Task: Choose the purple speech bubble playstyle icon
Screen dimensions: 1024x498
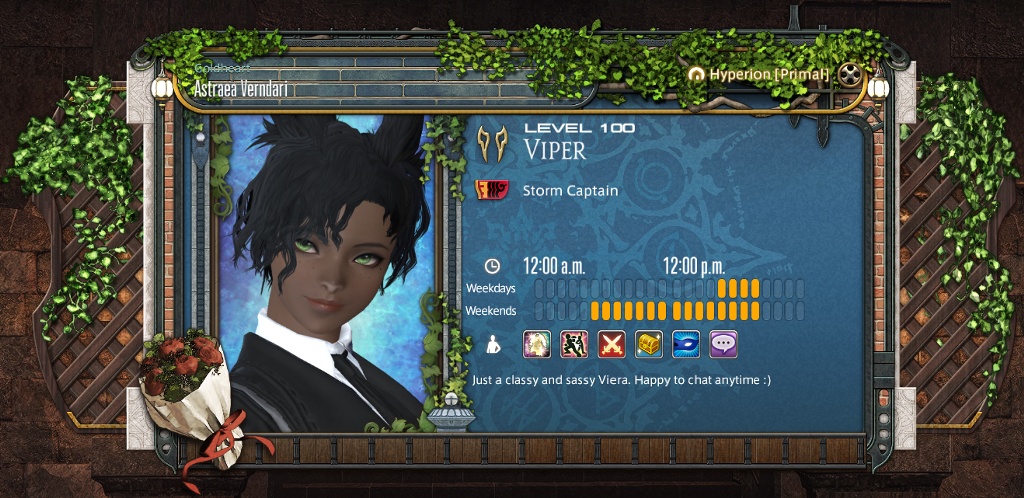Action: [x=723, y=344]
